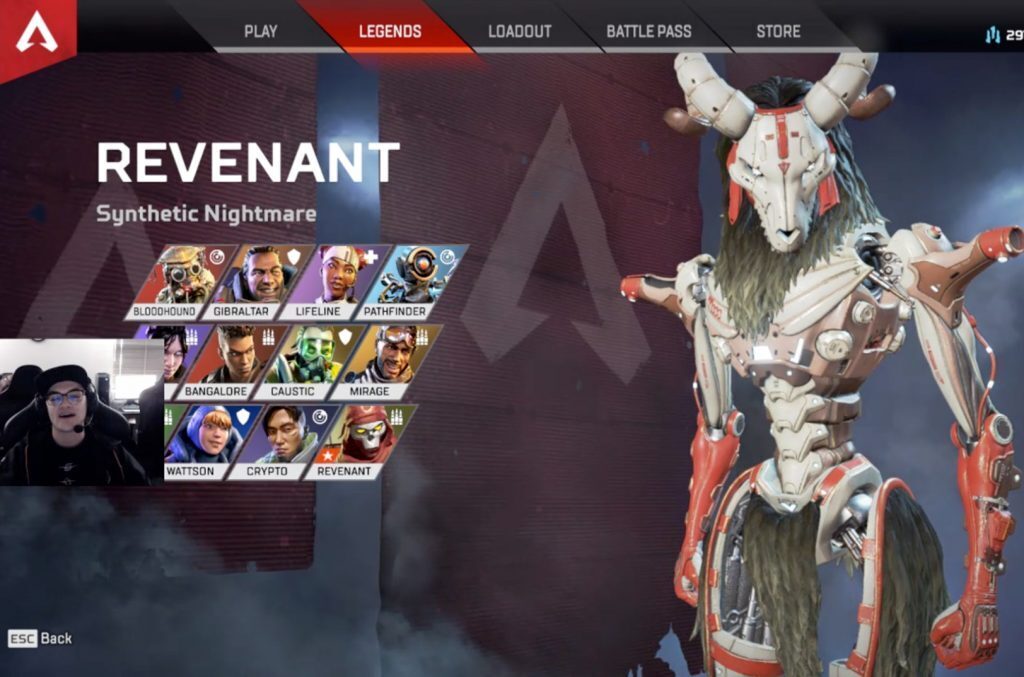The width and height of the screenshot is (1024, 677).
Task: Pick the Lifeline legend tile
Action: [x=342, y=280]
